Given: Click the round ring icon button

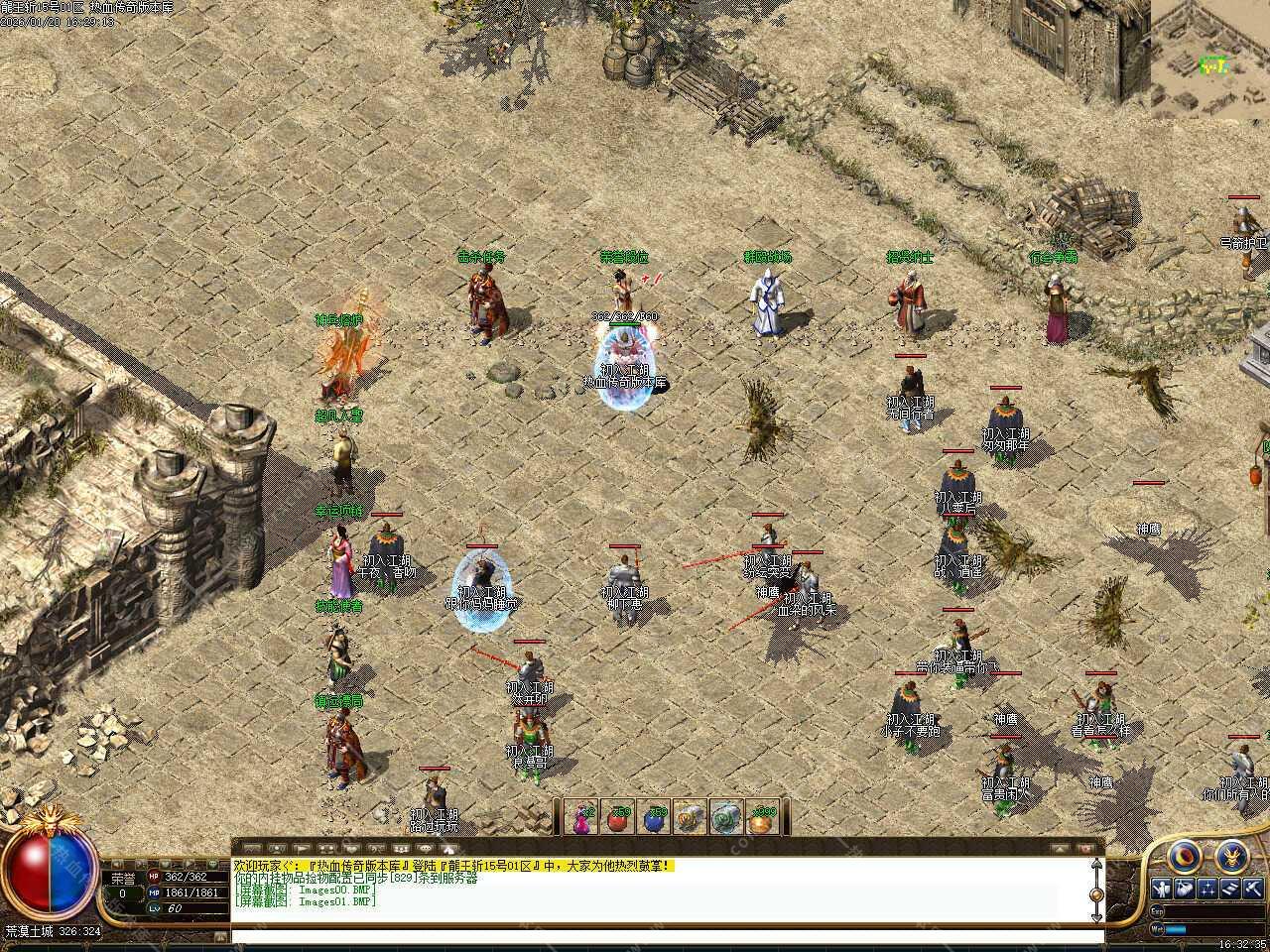Looking at the screenshot, I should pyautogui.click(x=1184, y=857).
